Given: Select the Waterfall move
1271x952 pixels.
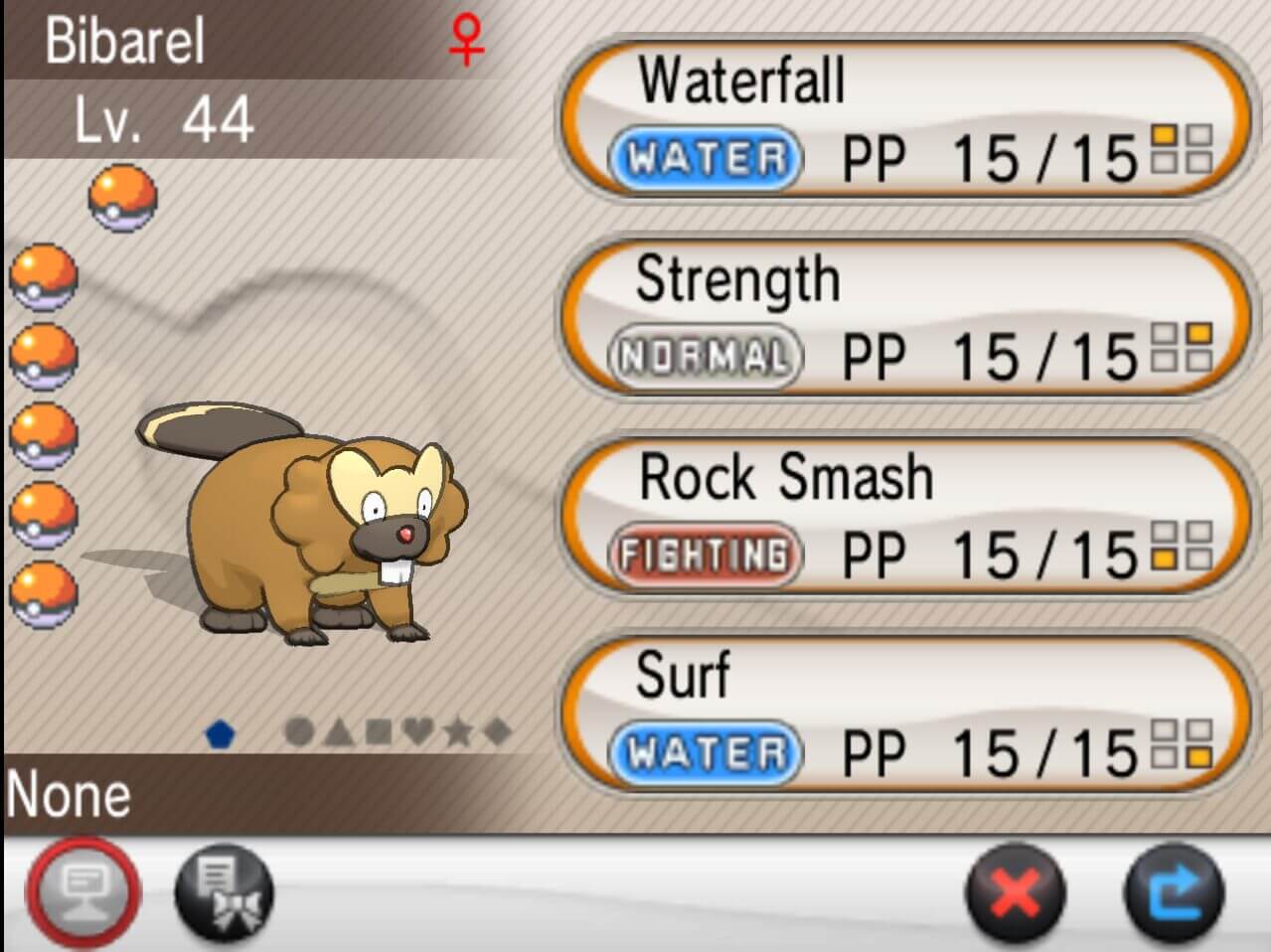Looking at the screenshot, I should pos(904,119).
